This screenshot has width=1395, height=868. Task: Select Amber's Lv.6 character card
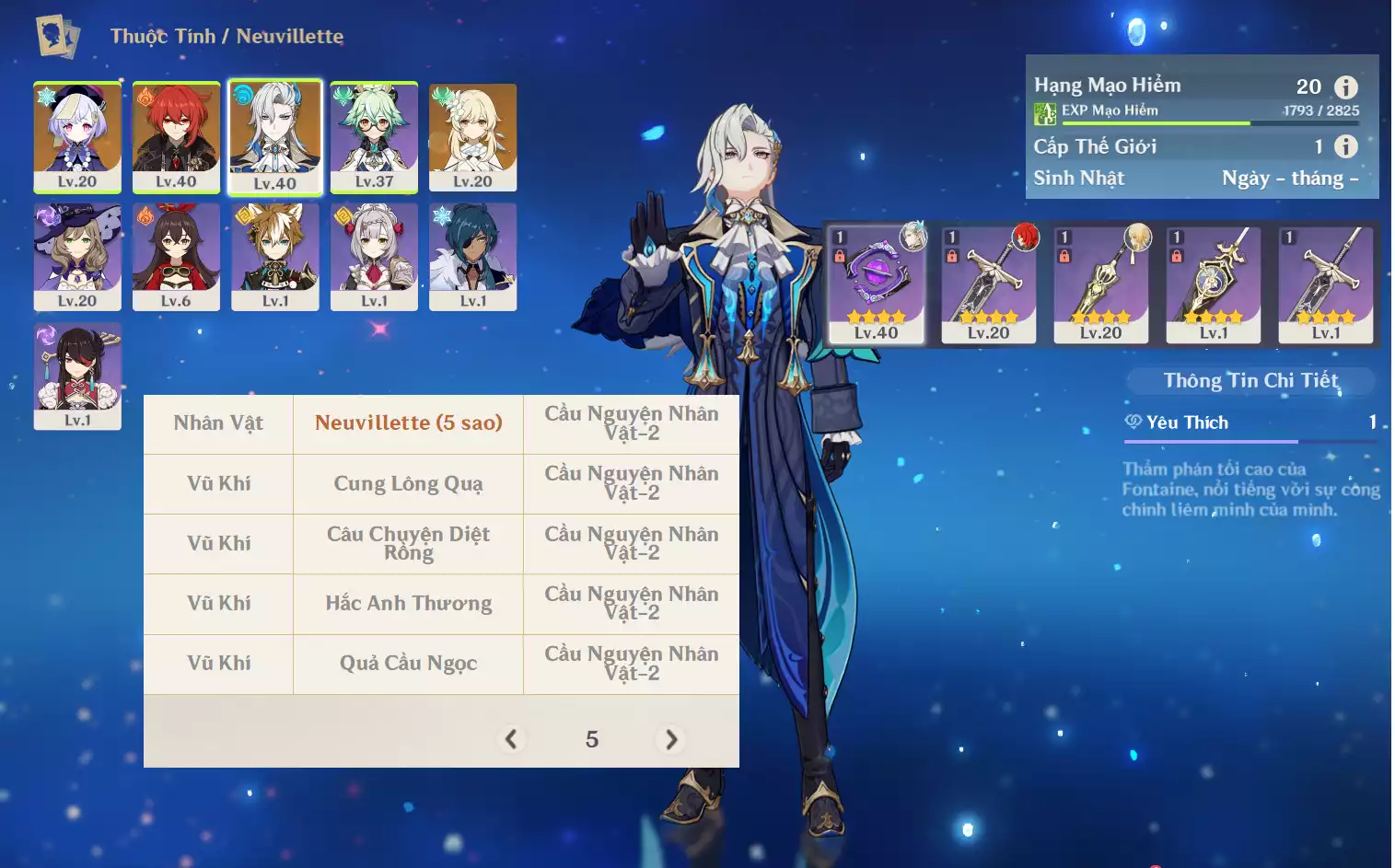(176, 256)
